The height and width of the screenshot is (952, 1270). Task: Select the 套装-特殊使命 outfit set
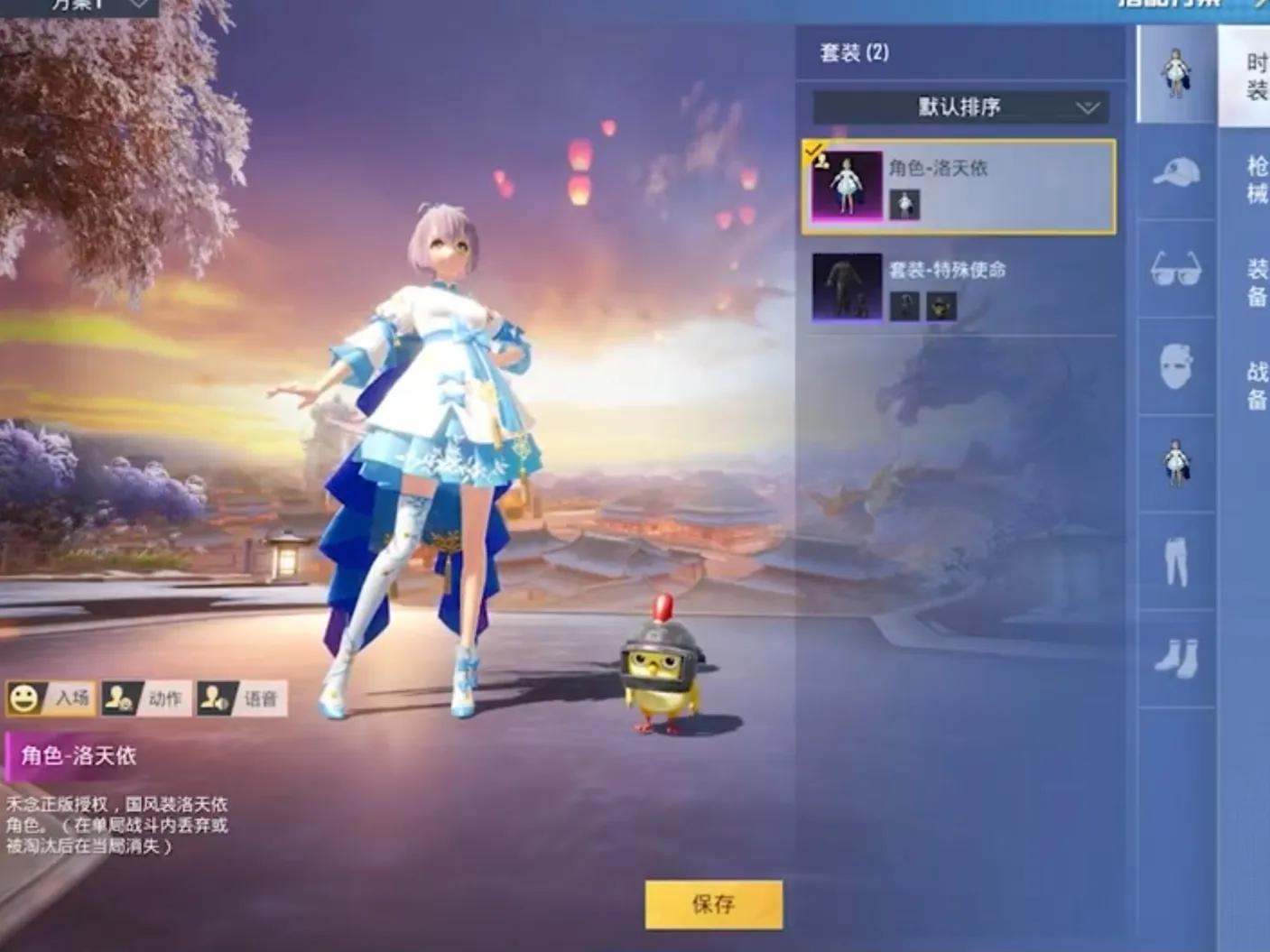click(959, 289)
